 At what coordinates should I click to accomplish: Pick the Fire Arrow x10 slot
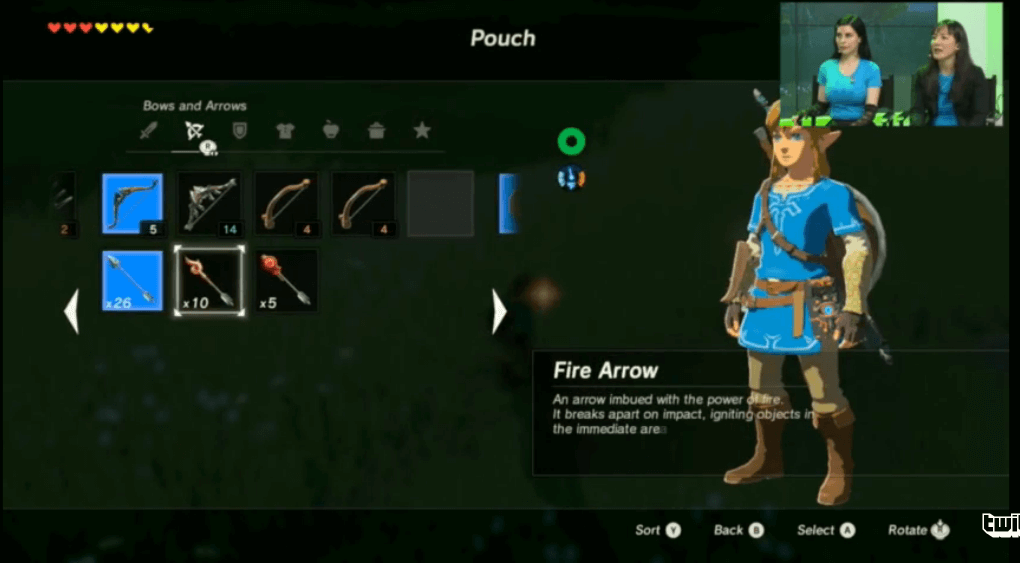tap(209, 280)
